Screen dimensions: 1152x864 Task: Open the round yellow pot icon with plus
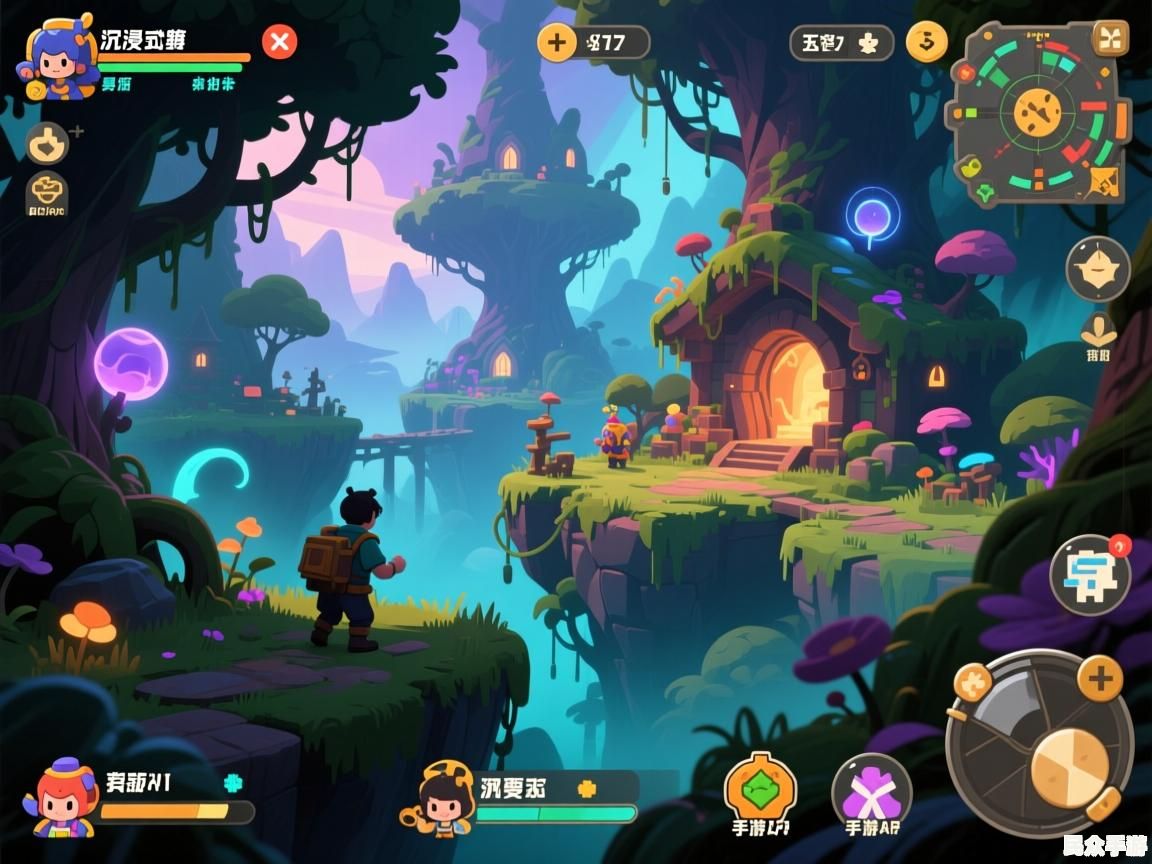47,143
